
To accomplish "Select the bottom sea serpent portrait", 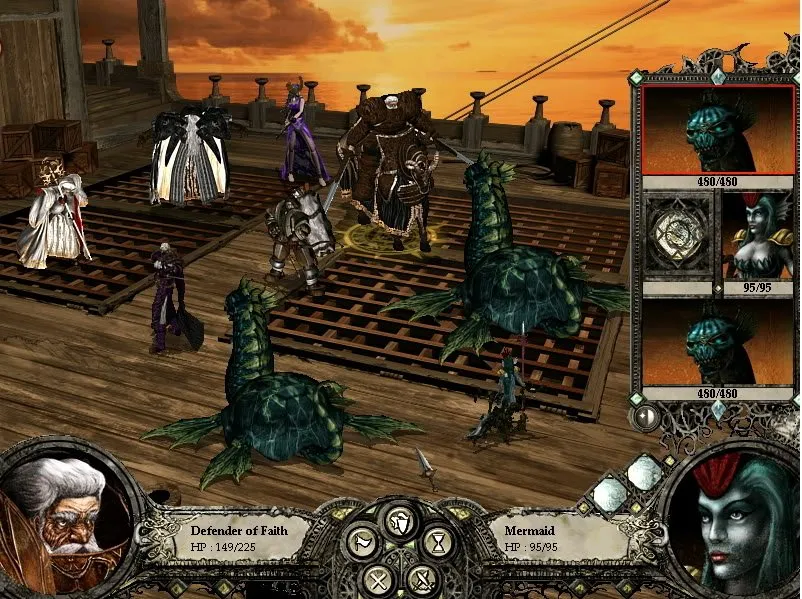I will pyautogui.click(x=712, y=345).
